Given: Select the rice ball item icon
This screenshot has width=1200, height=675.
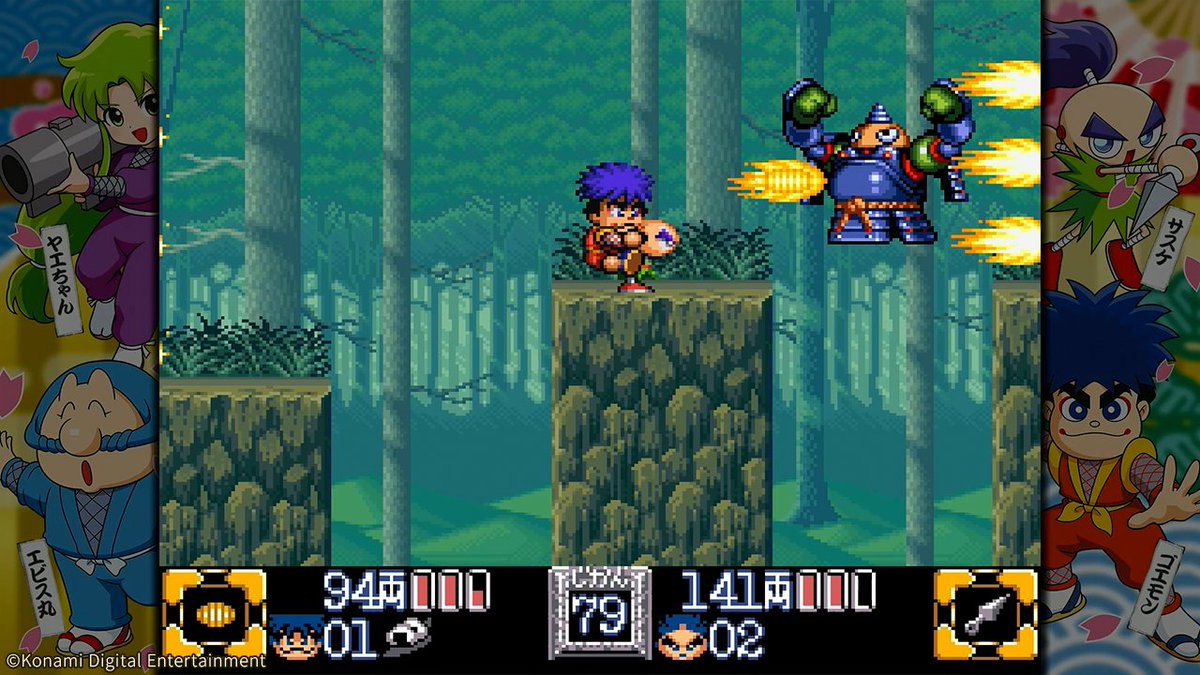Looking at the screenshot, I should 408,638.
